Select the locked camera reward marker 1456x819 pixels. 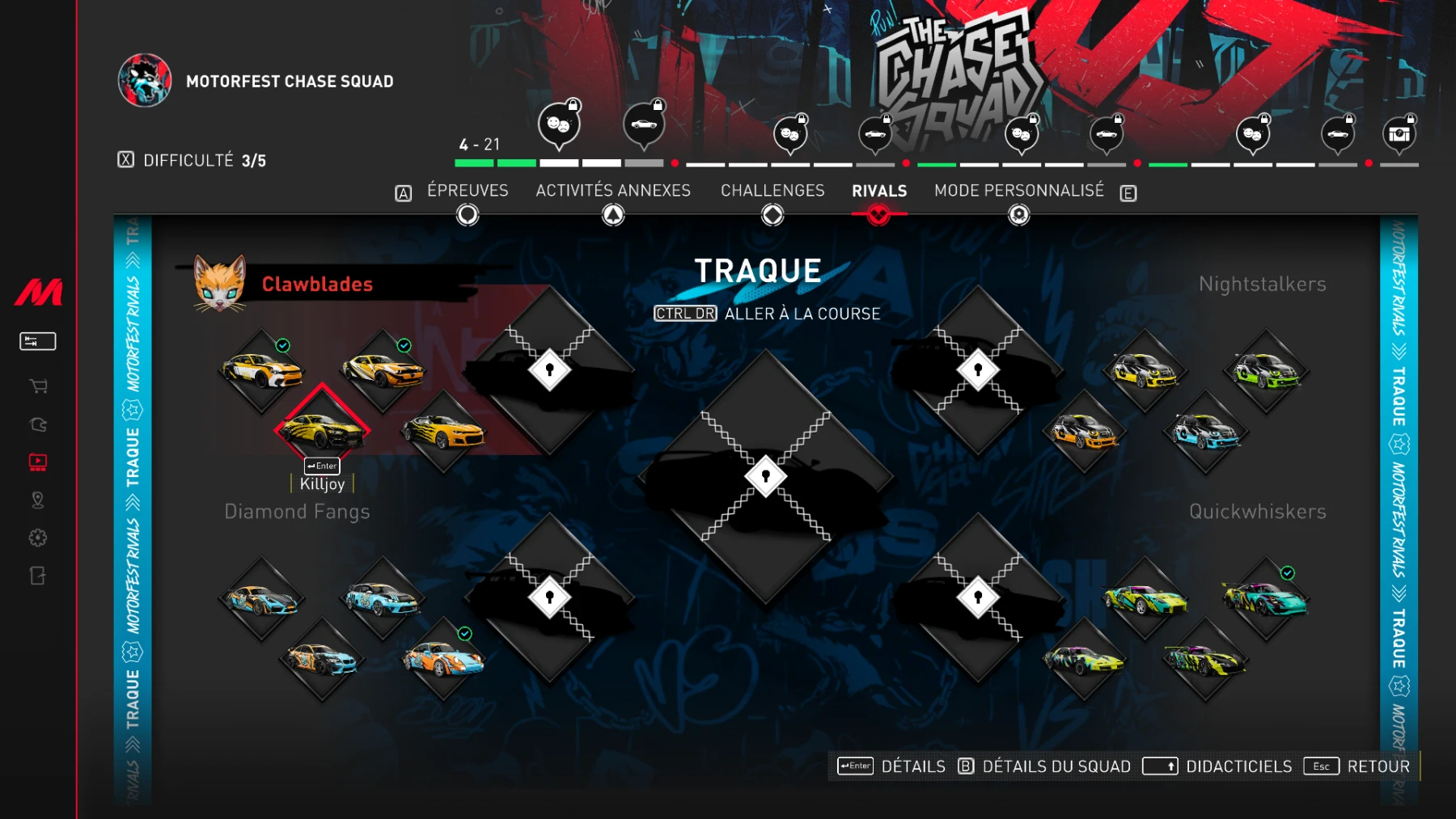[x=1399, y=134]
